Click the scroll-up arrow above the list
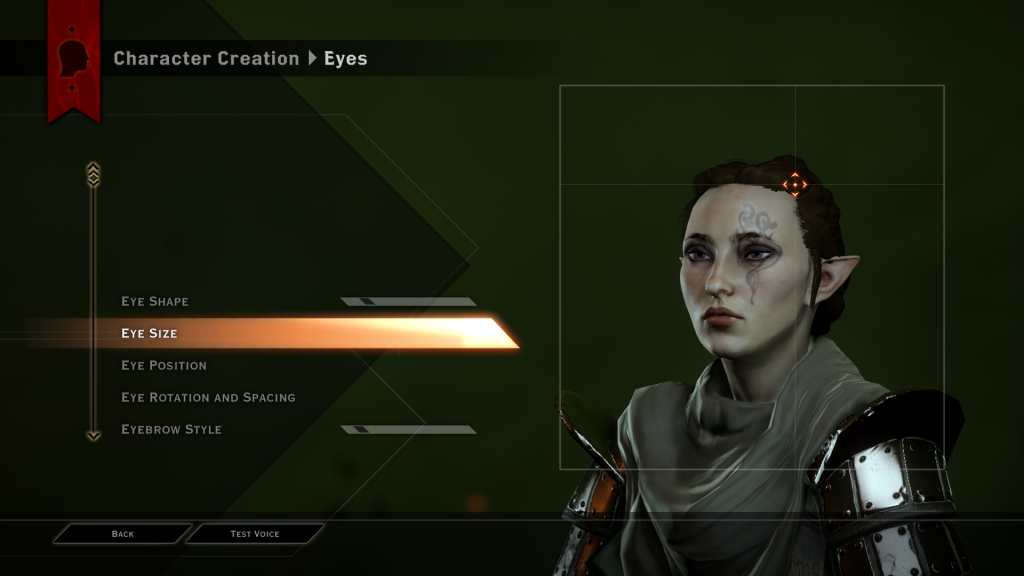This screenshot has height=576, width=1024. click(93, 173)
